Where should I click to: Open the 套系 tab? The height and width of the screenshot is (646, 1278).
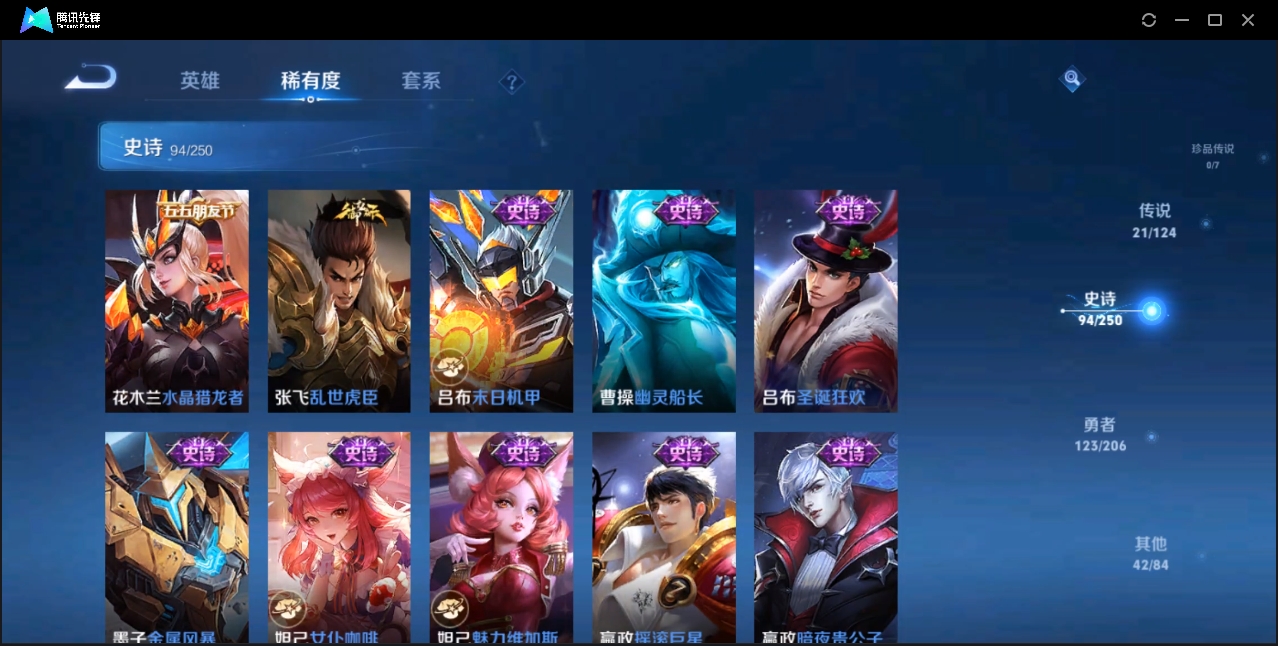pos(421,81)
